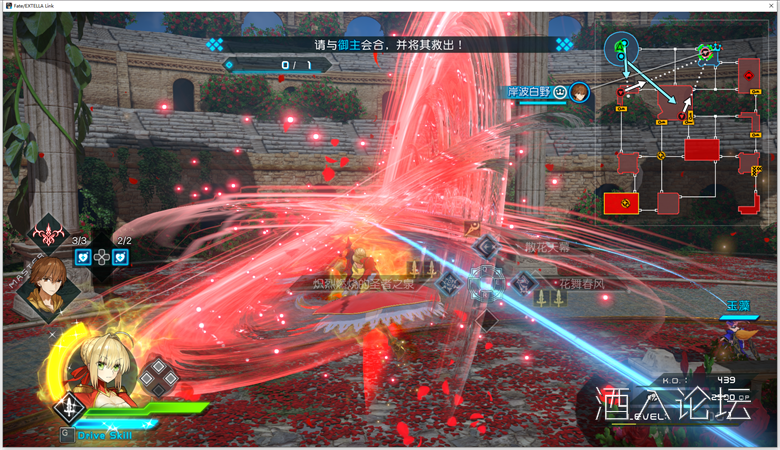780x450 pixels.
Task: Click the 岸波白野 ally portrait marker
Action: [x=580, y=92]
